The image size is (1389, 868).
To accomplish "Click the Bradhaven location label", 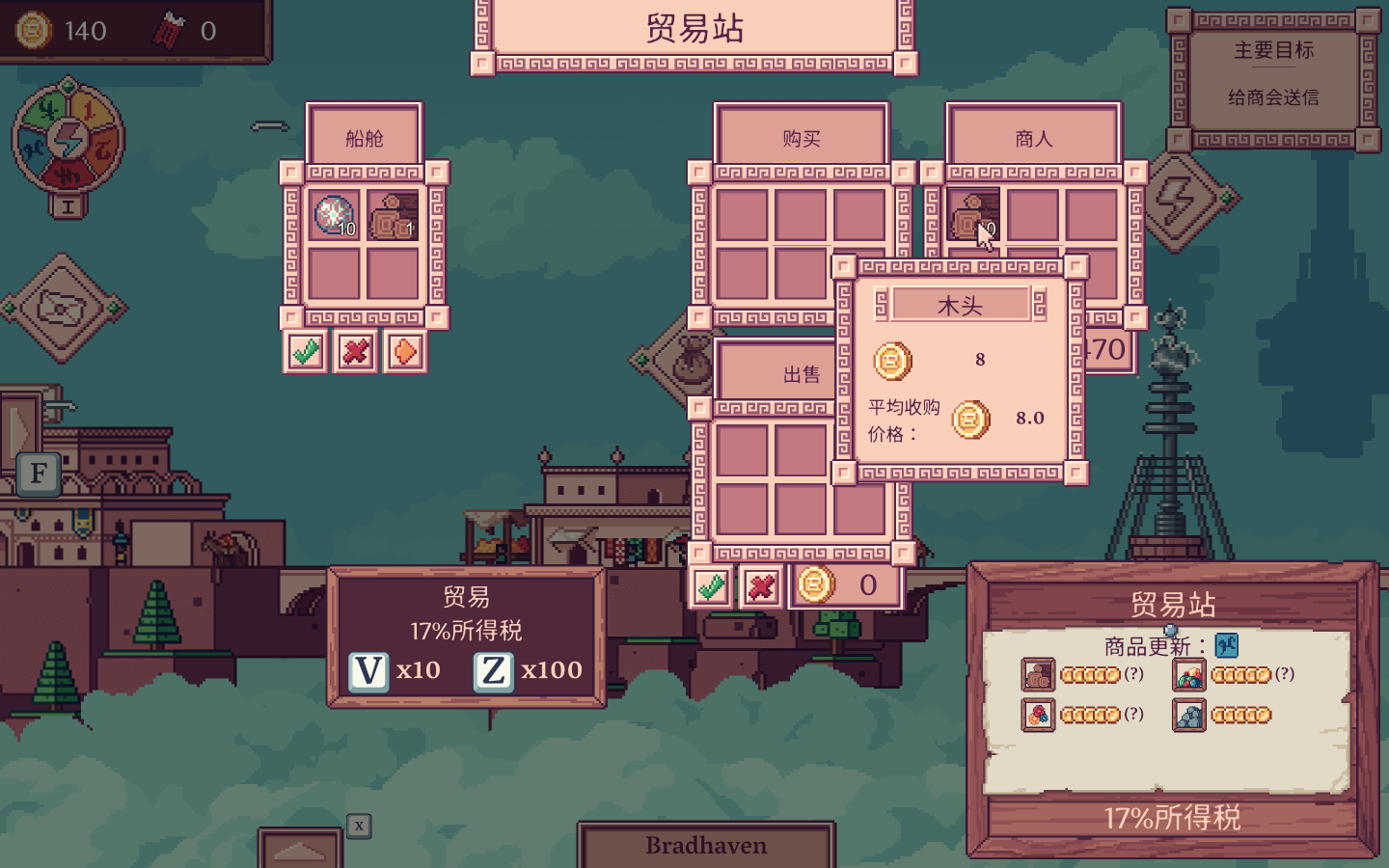I will coord(706,845).
